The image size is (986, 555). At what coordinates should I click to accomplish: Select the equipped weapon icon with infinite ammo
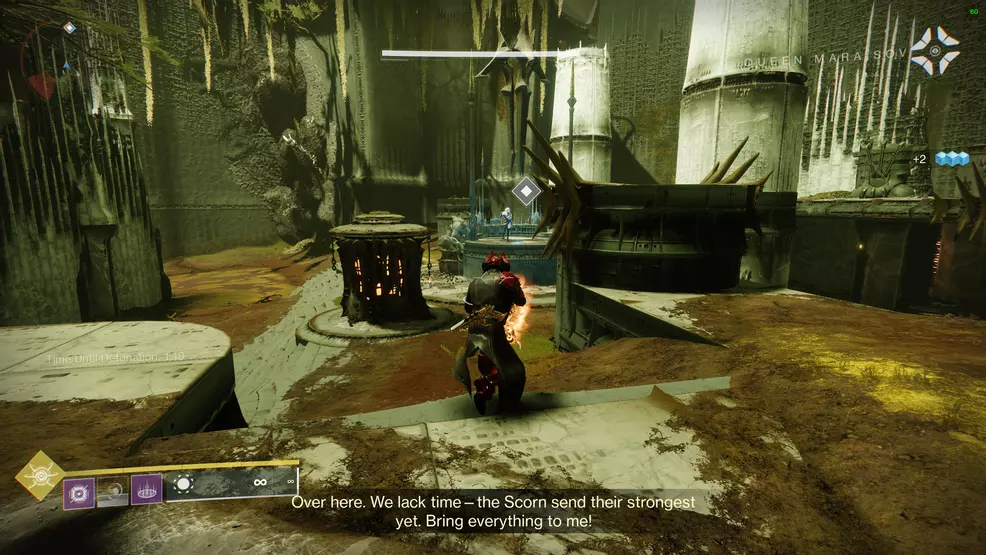tap(184, 485)
